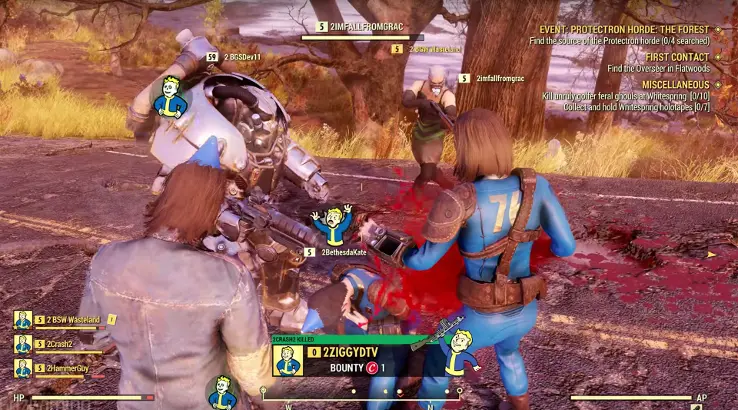
Task: Click the Vault Boy portrait beside 2ZIGGYDTV
Action: [289, 360]
